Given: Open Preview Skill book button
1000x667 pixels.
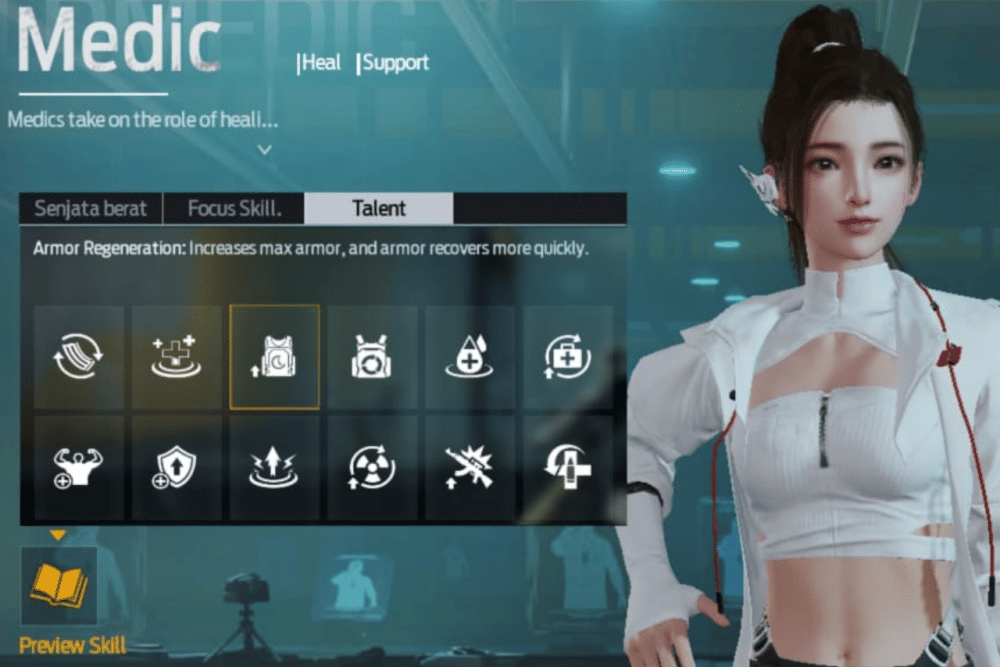Looking at the screenshot, I should (x=59, y=586).
